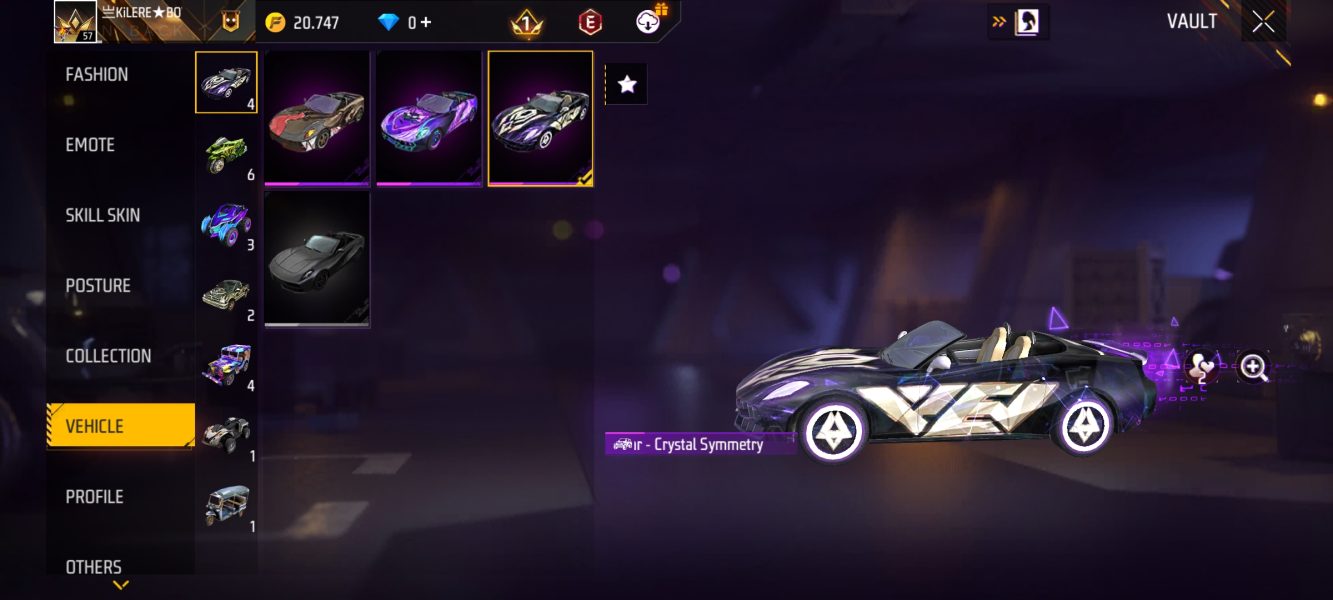Screen dimensions: 1333x600
Task: Select the plain grey default sports car
Action: [x=317, y=260]
